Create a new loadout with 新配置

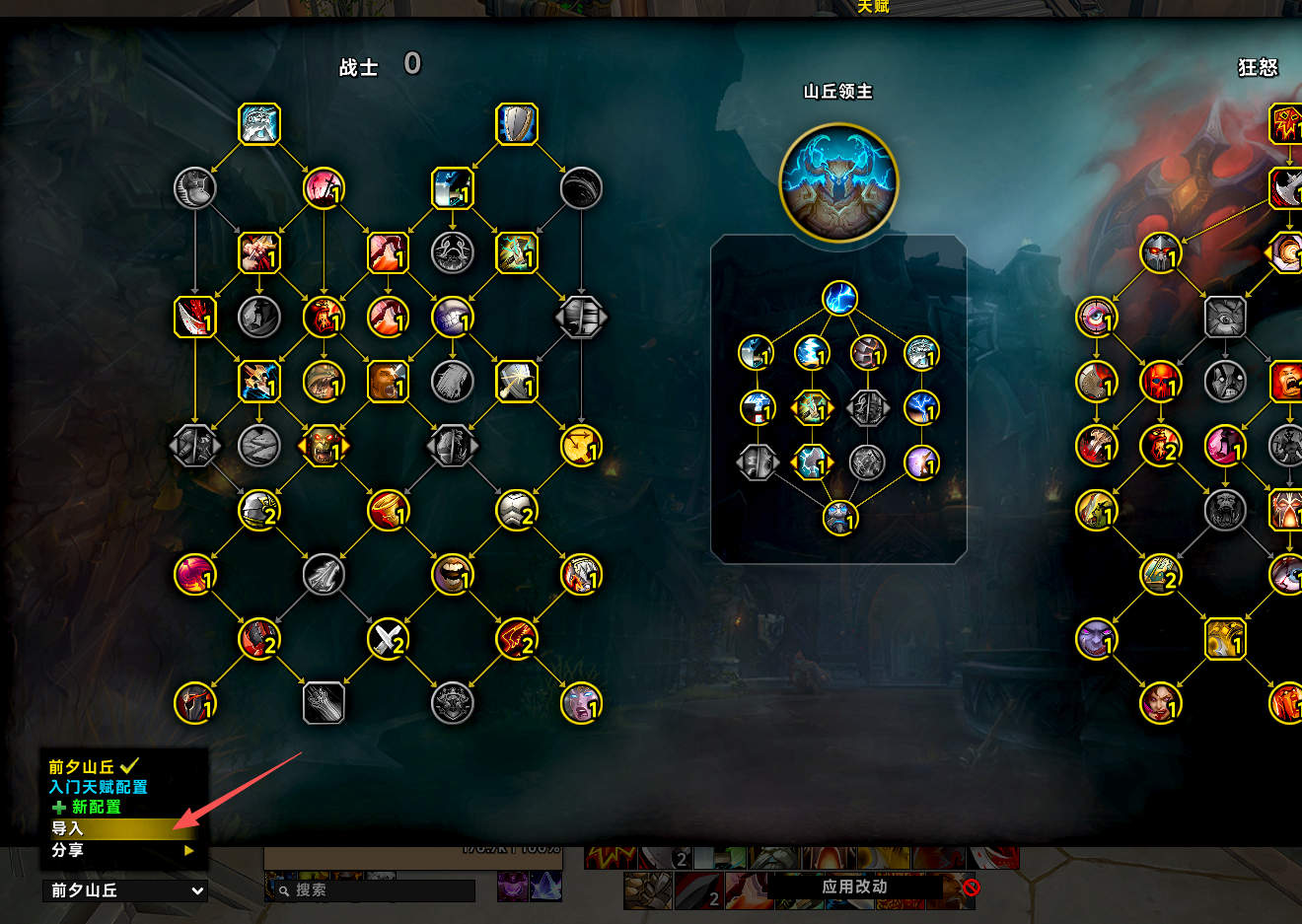(x=96, y=807)
